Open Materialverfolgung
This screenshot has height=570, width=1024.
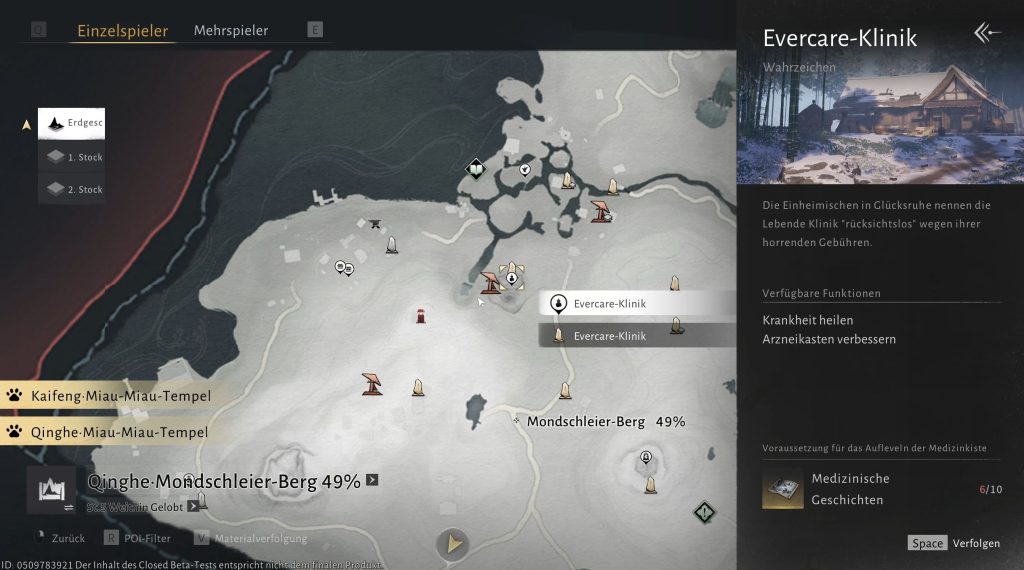click(x=260, y=539)
